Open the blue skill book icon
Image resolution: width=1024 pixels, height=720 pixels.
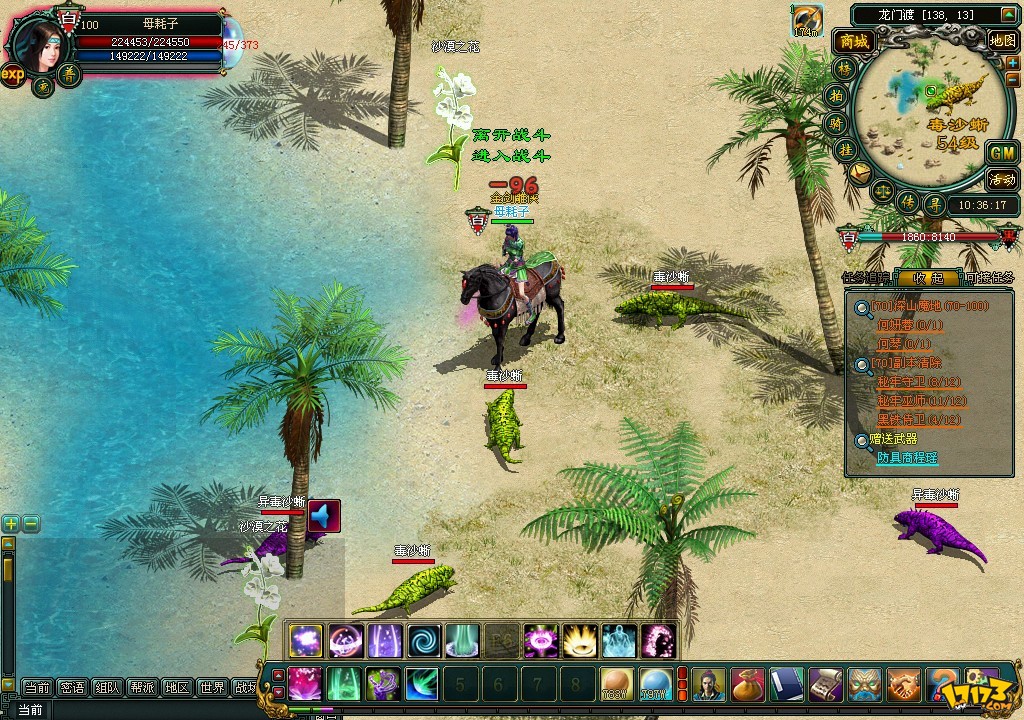coord(787,684)
